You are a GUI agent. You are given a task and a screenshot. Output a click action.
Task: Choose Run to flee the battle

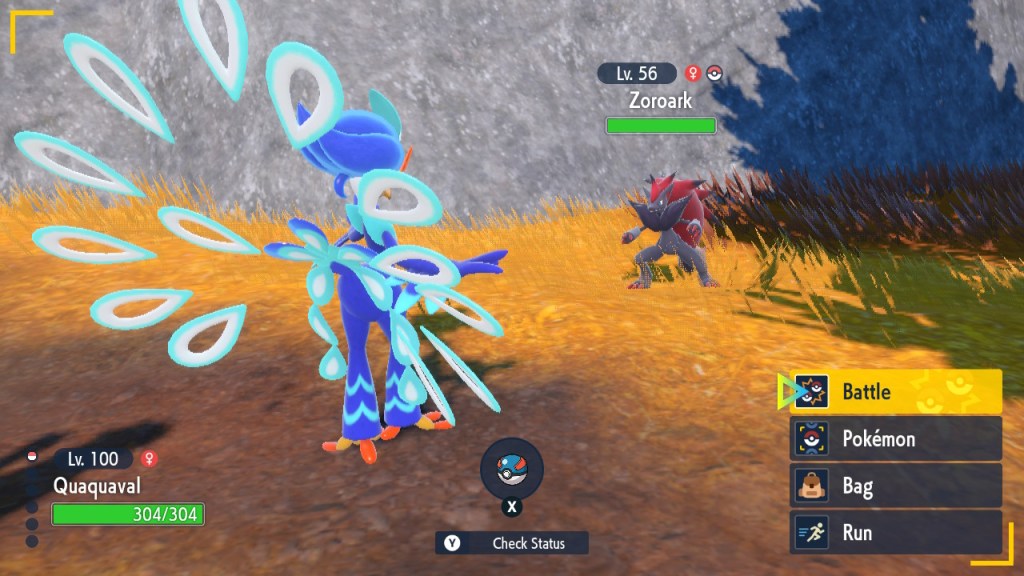coord(896,532)
